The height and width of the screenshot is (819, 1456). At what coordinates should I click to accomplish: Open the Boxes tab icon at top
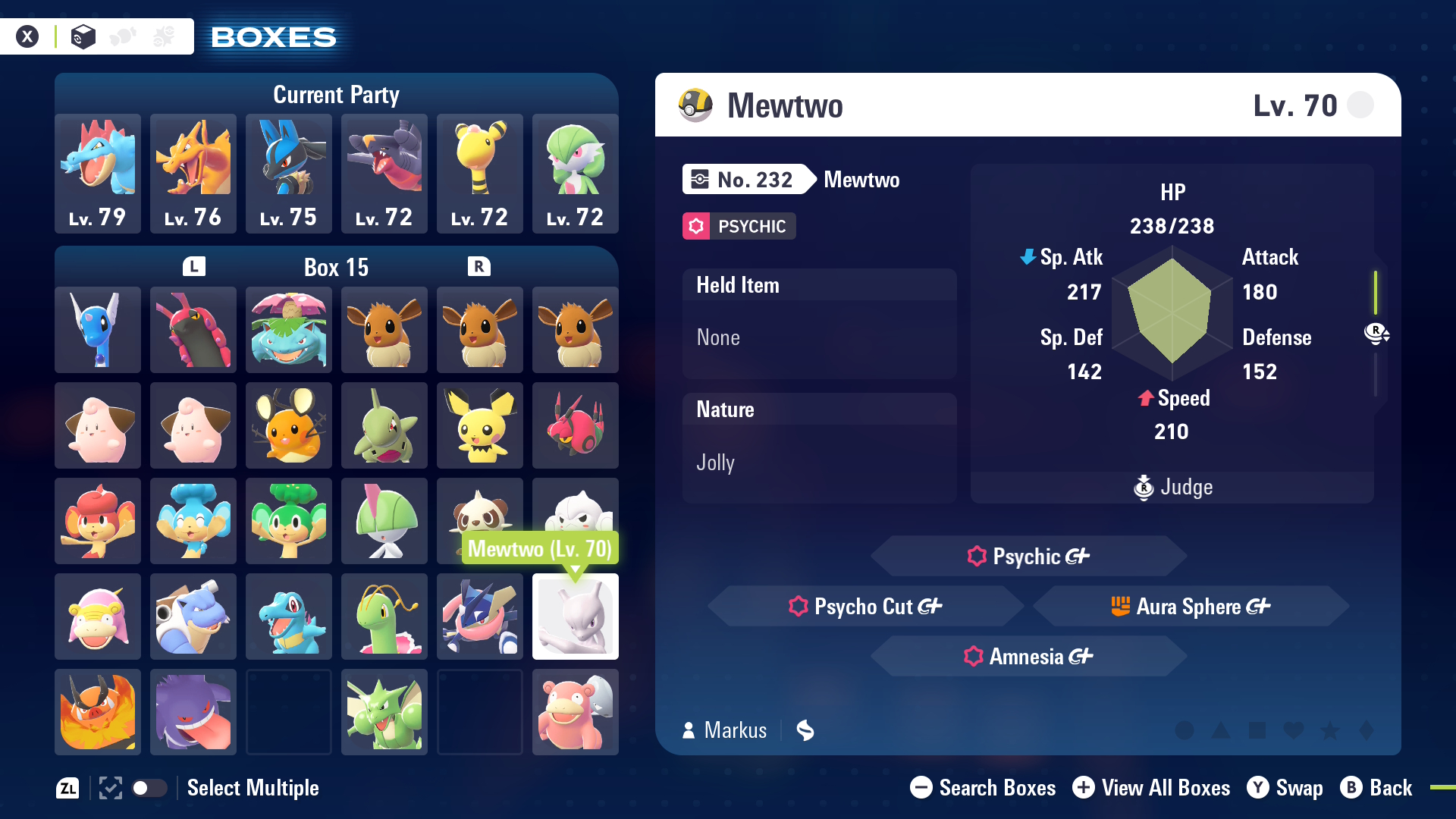(x=83, y=35)
